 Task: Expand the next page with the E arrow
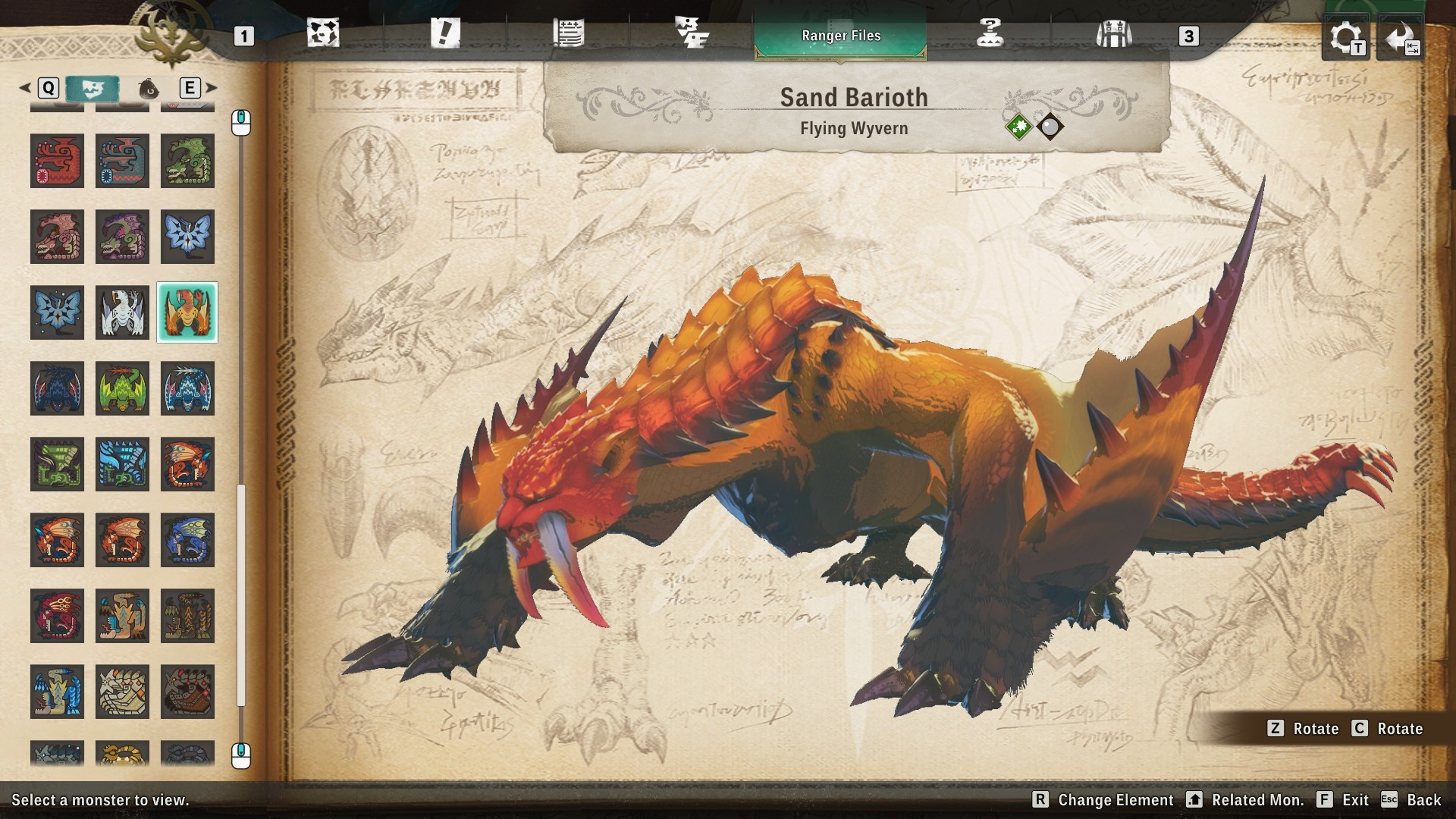(x=211, y=88)
